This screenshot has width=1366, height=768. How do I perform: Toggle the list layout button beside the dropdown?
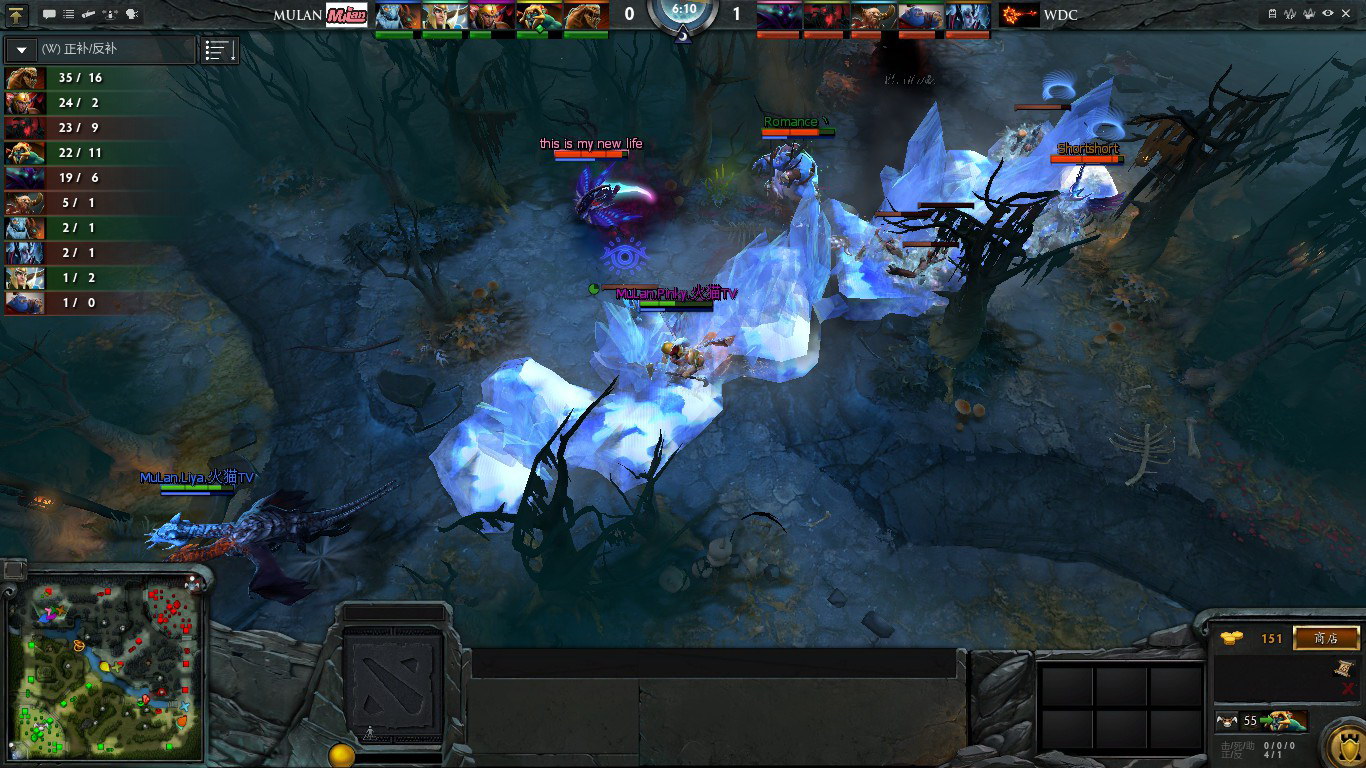click(x=220, y=50)
